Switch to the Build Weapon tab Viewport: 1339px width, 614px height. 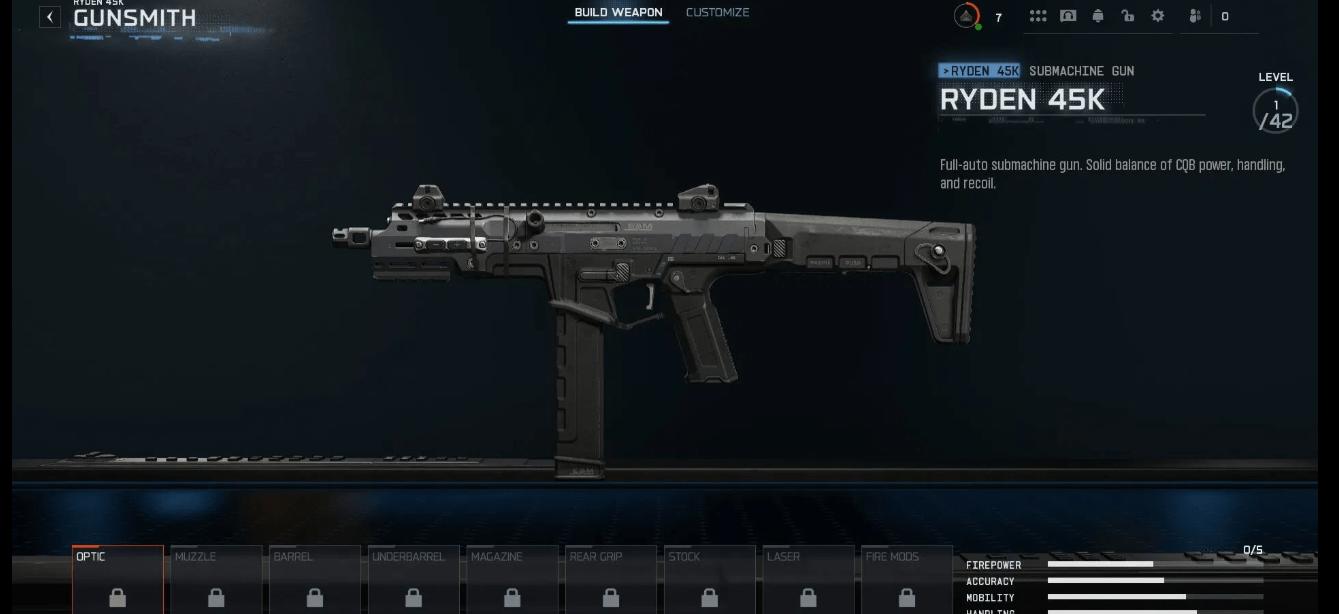point(618,13)
